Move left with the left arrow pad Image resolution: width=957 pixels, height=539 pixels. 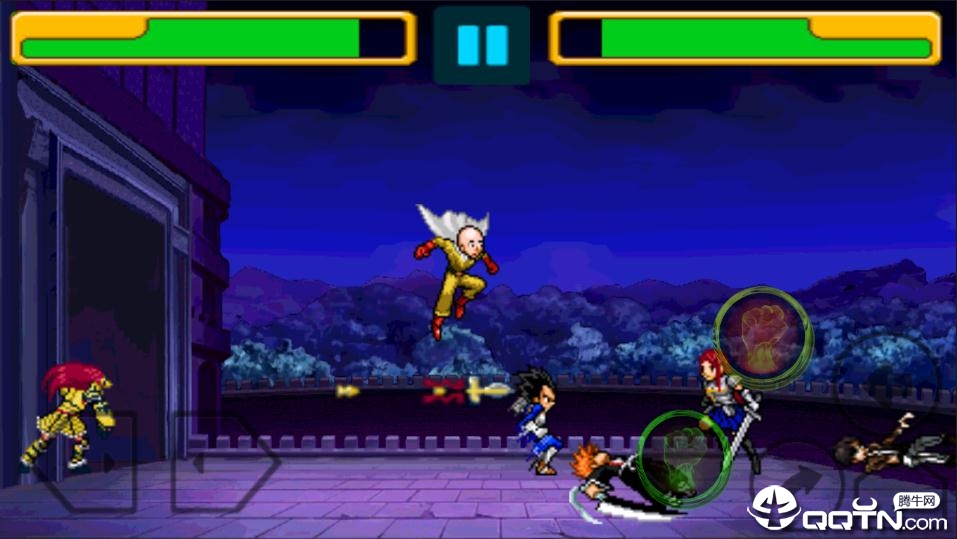pos(88,462)
